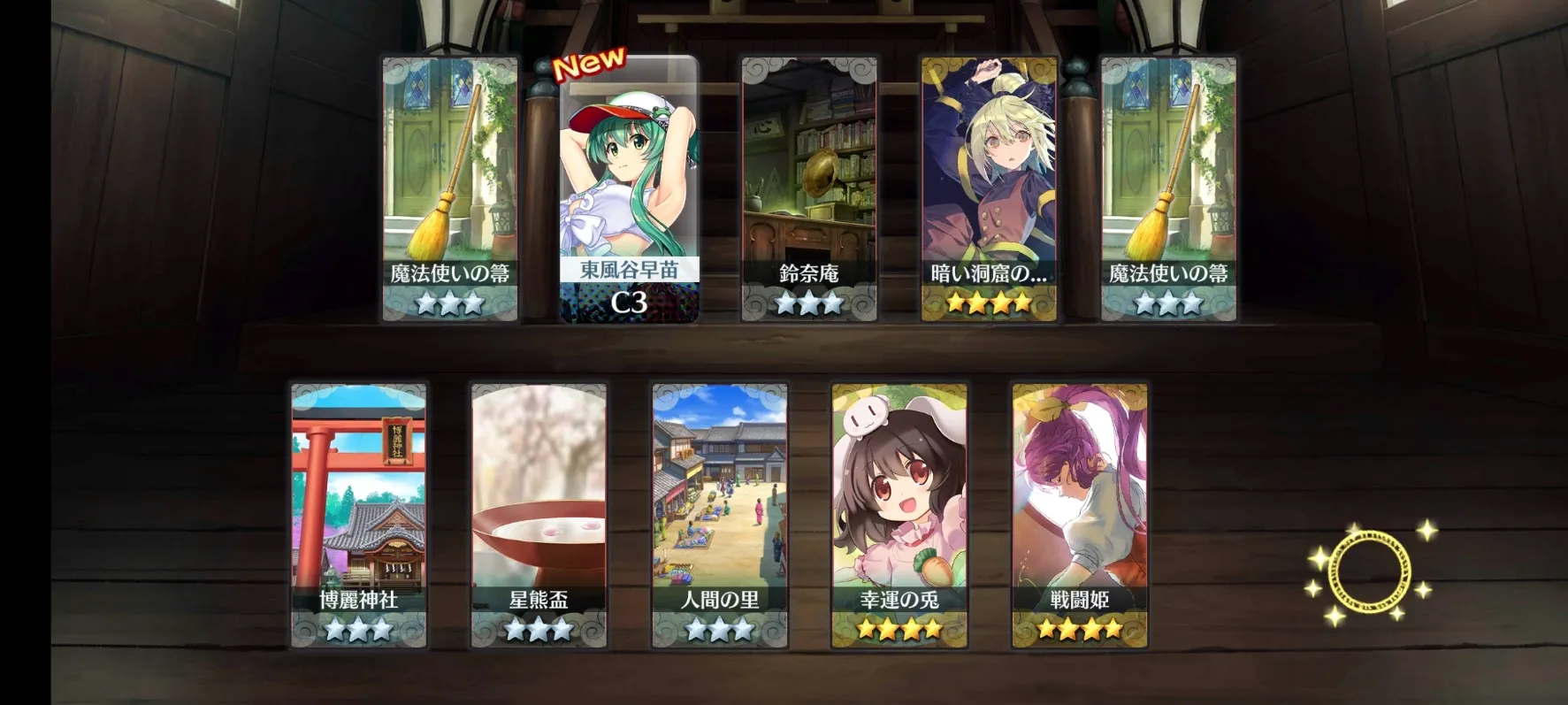This screenshot has height=705, width=1568.
Task: Select the new 東風谷早苗 character card
Action: click(629, 188)
